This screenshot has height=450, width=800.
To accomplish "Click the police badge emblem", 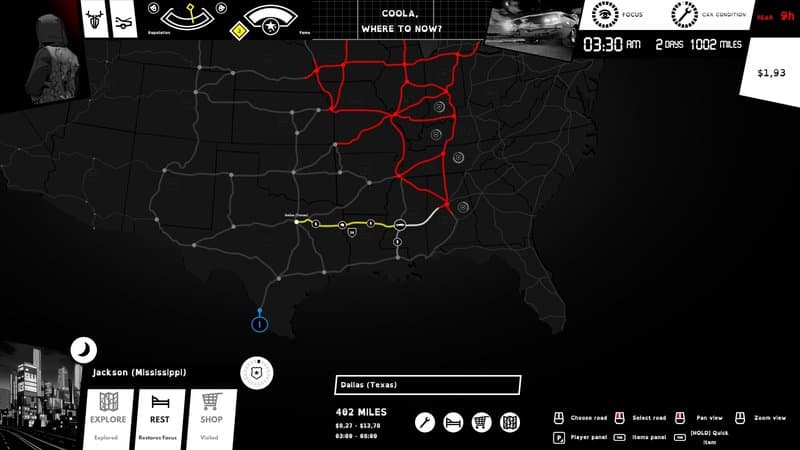I will click(x=257, y=371).
